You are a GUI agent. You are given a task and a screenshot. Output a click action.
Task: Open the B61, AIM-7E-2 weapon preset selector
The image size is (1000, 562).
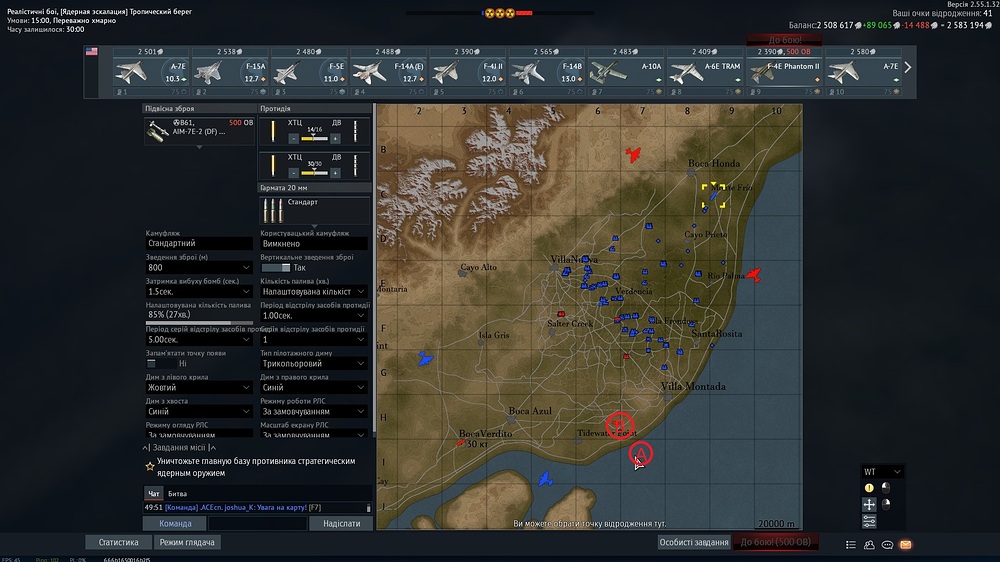pos(199,130)
